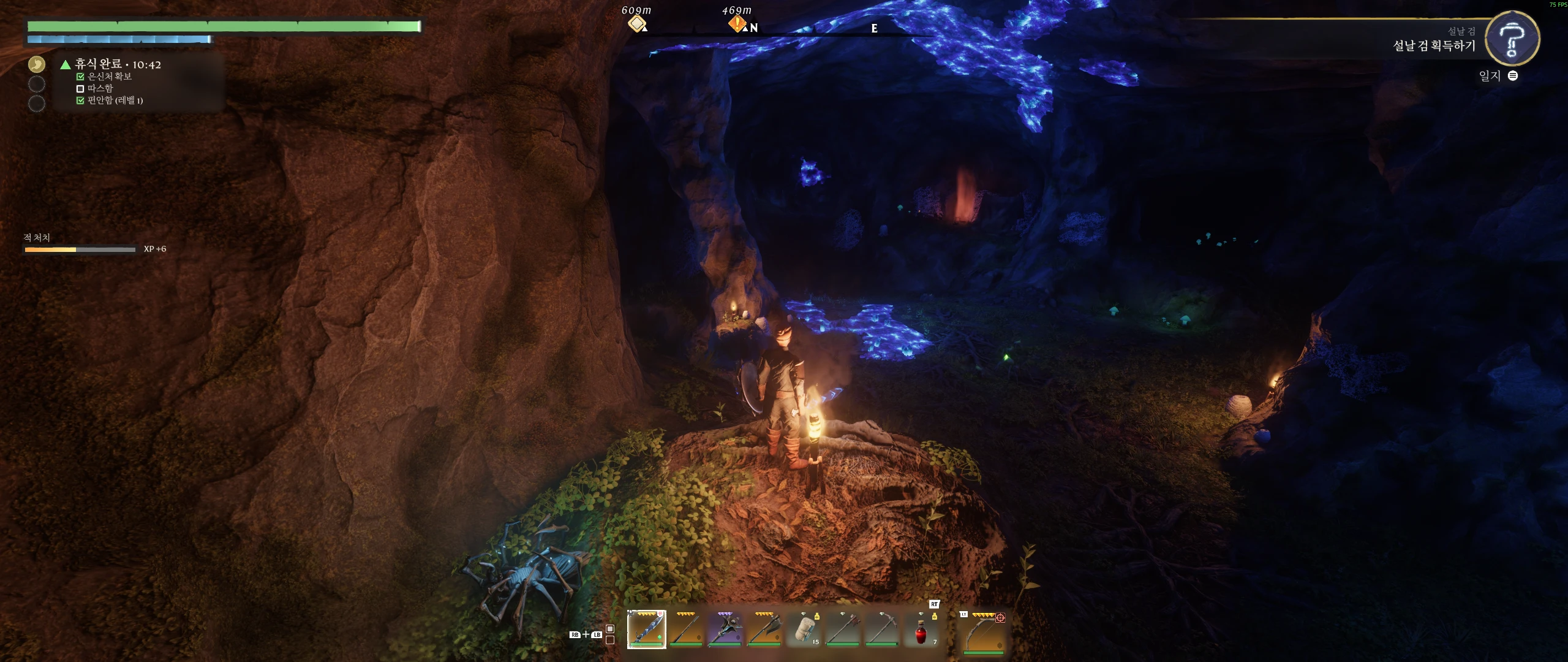Click the 609m compass waypoint marker
The image size is (1568, 662).
637,23
